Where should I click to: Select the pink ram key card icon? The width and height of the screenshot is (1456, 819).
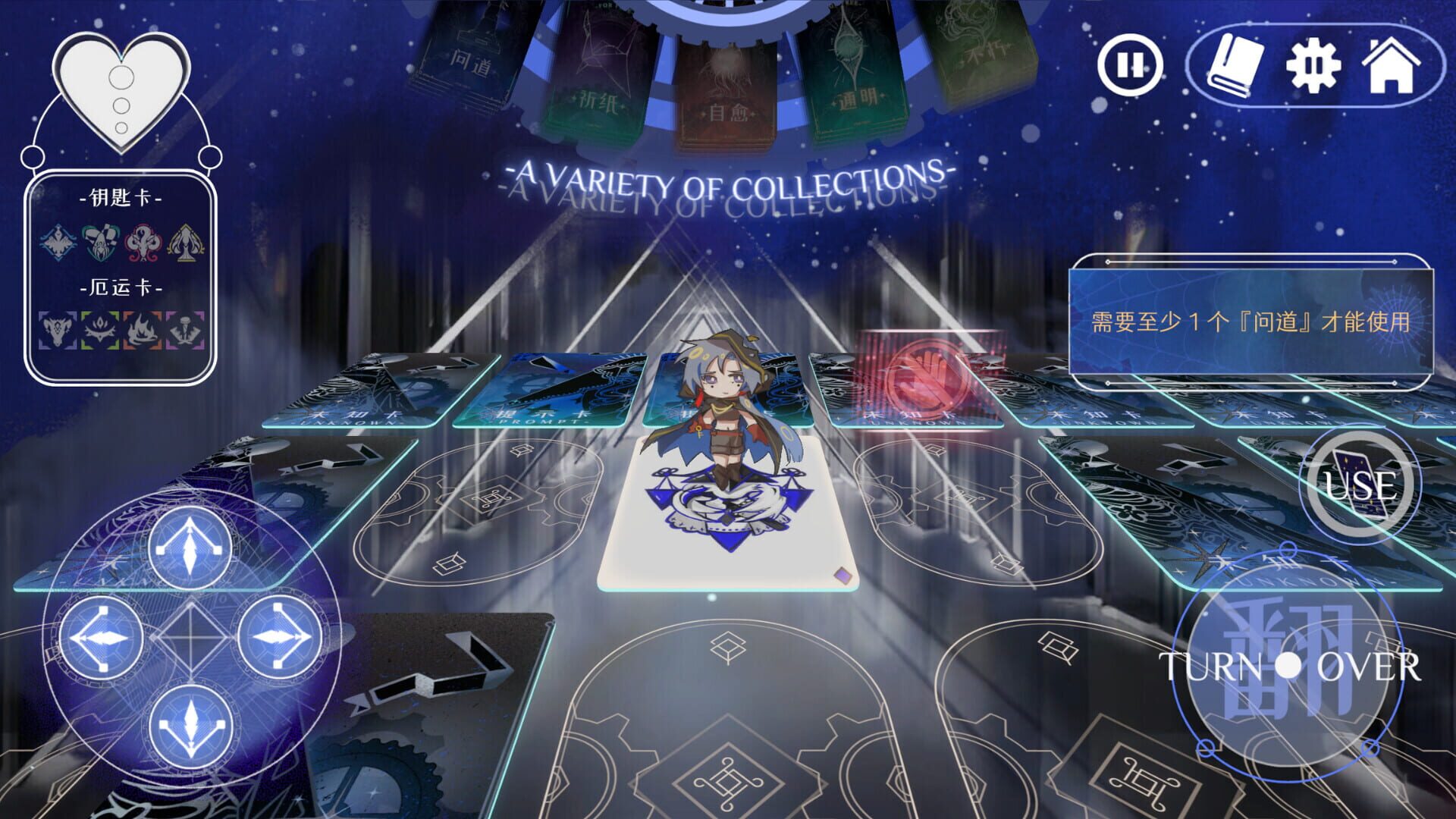point(142,241)
